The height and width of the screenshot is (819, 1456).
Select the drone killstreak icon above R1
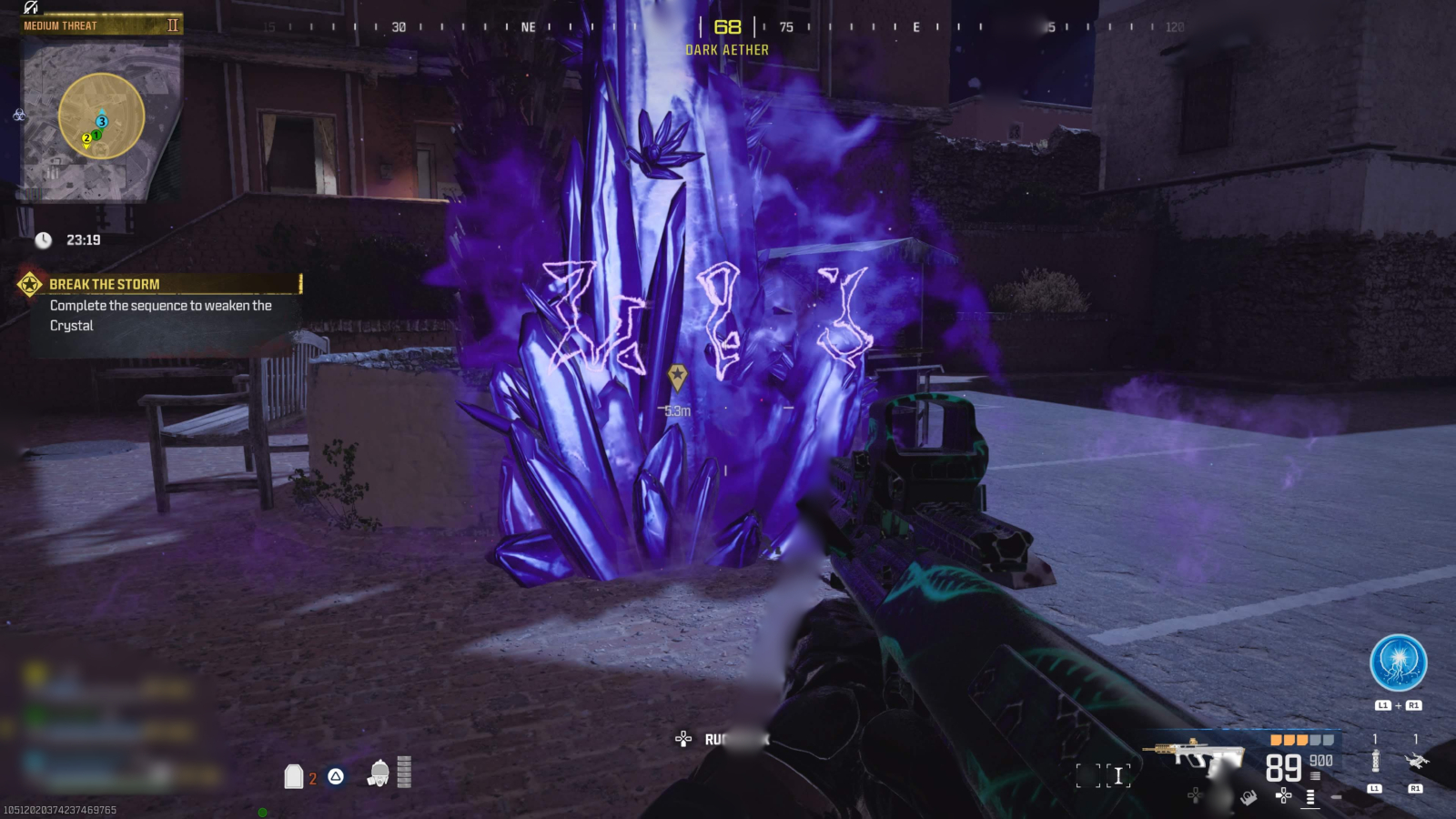[1417, 761]
